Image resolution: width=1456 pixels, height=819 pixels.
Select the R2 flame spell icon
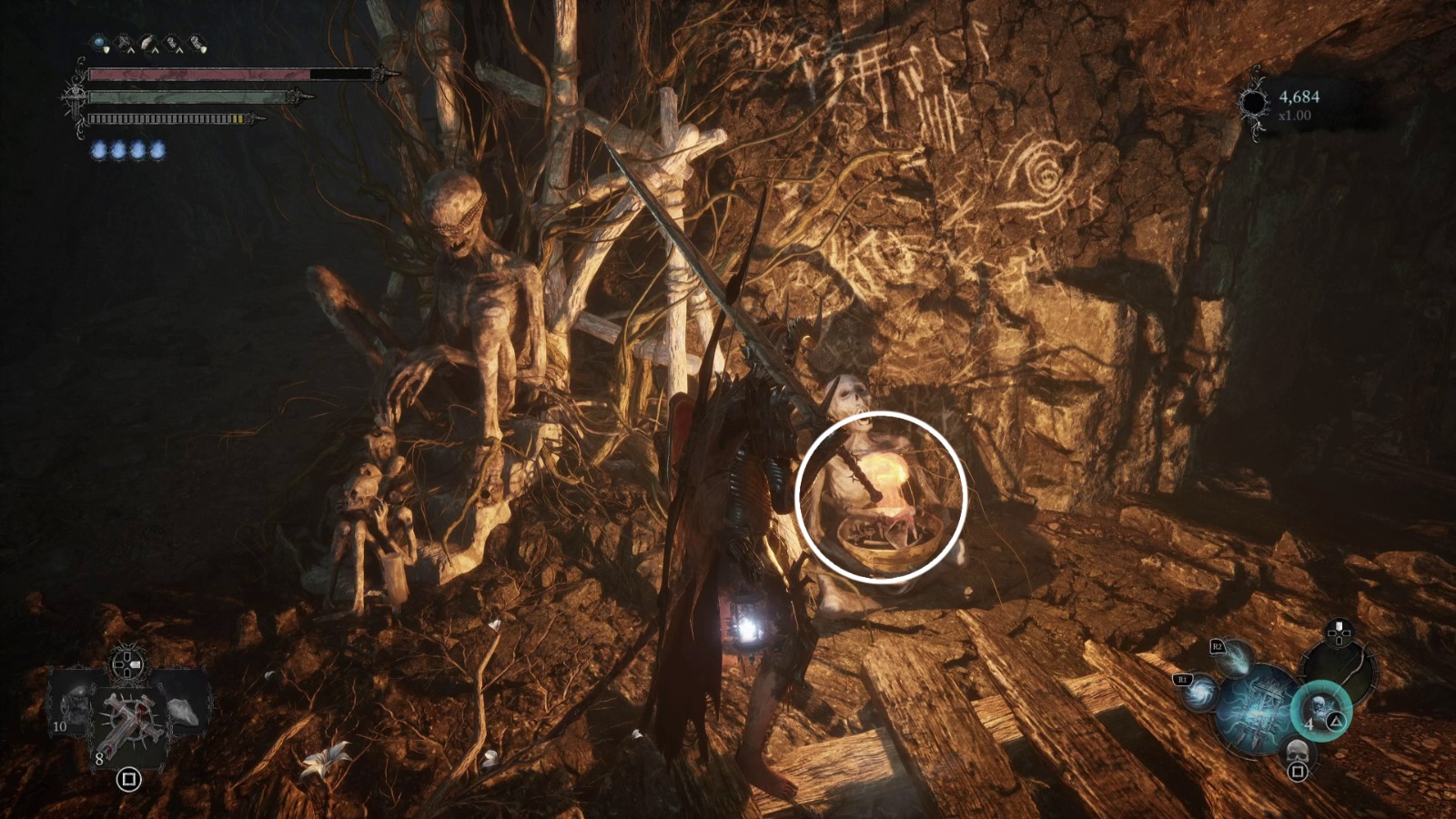point(1235,660)
